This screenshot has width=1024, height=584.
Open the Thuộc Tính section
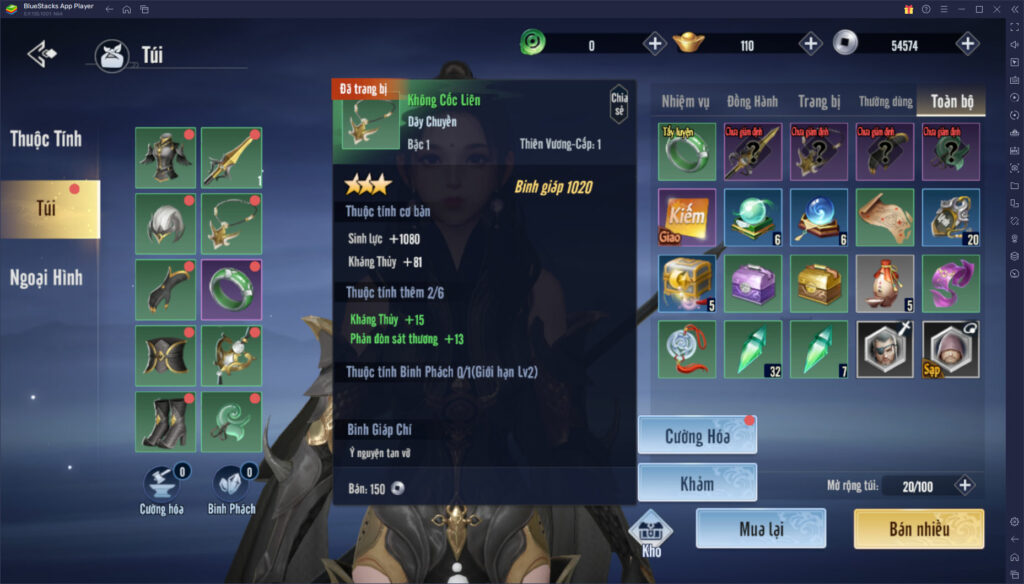pos(46,139)
